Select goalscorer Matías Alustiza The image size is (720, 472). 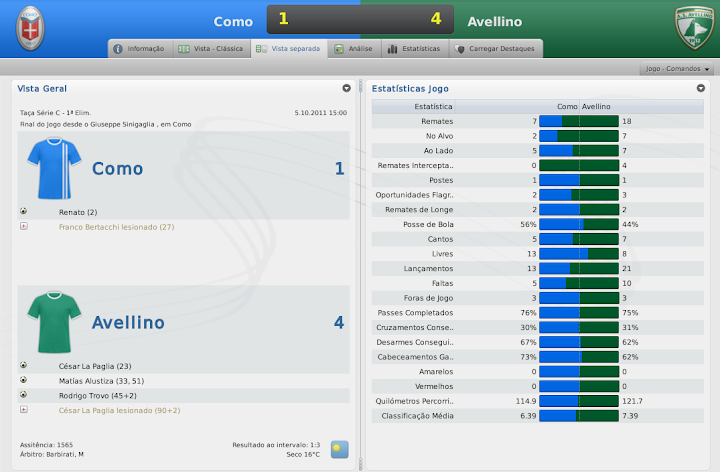pos(102,380)
